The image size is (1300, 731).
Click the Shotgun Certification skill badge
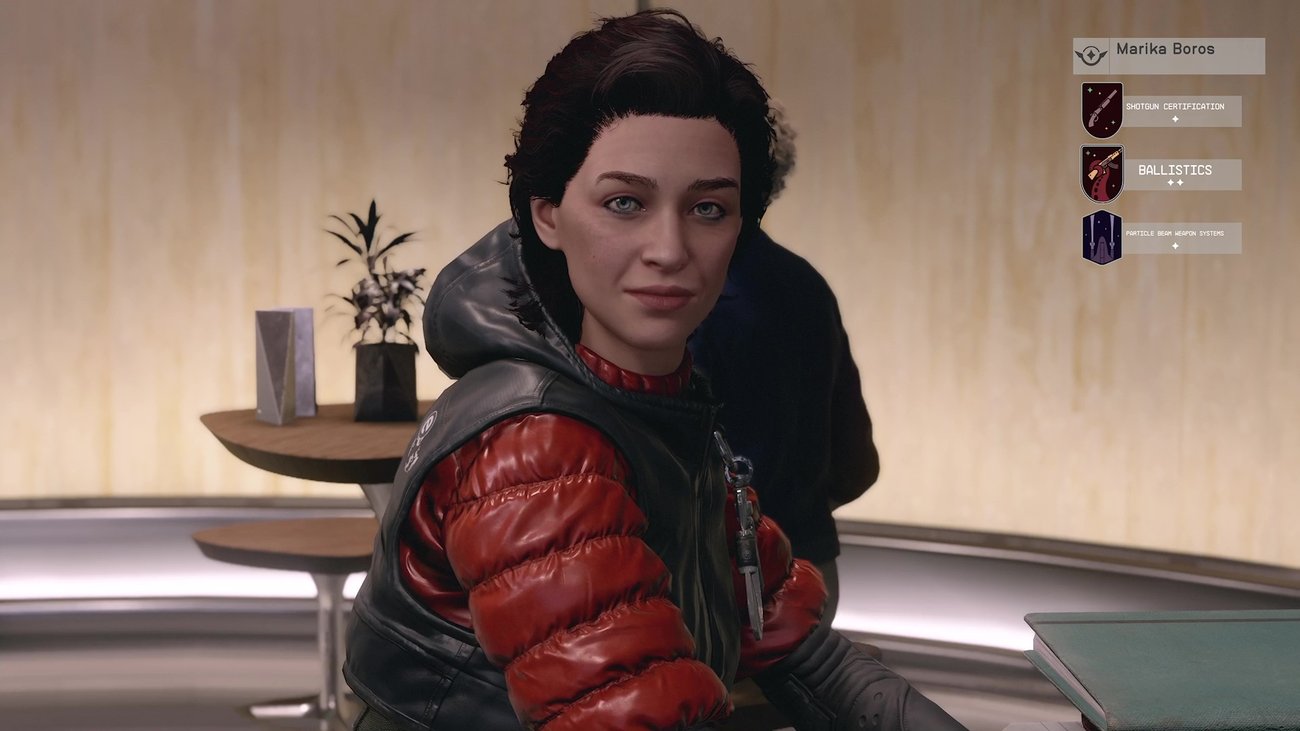(1101, 110)
